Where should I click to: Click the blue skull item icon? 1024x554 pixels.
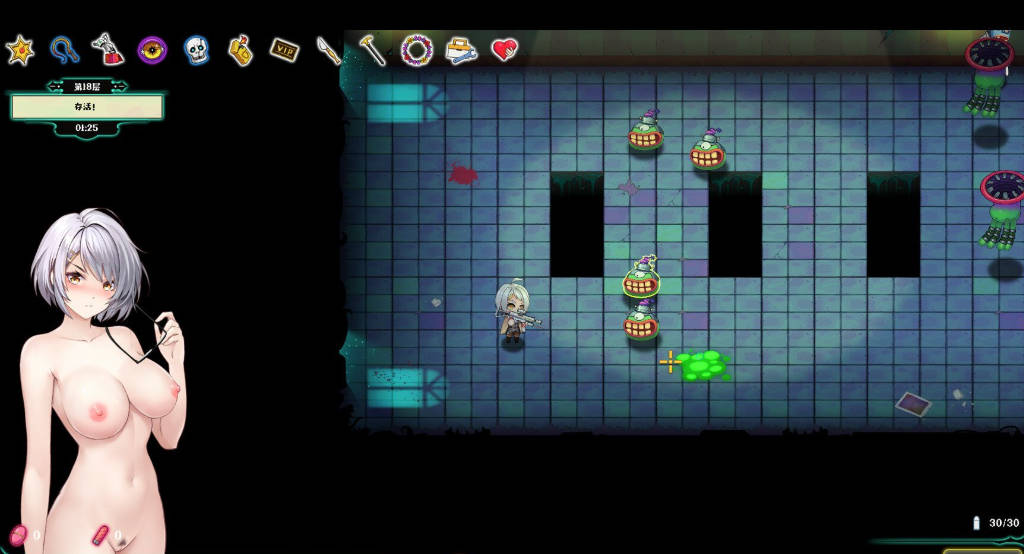click(x=196, y=50)
